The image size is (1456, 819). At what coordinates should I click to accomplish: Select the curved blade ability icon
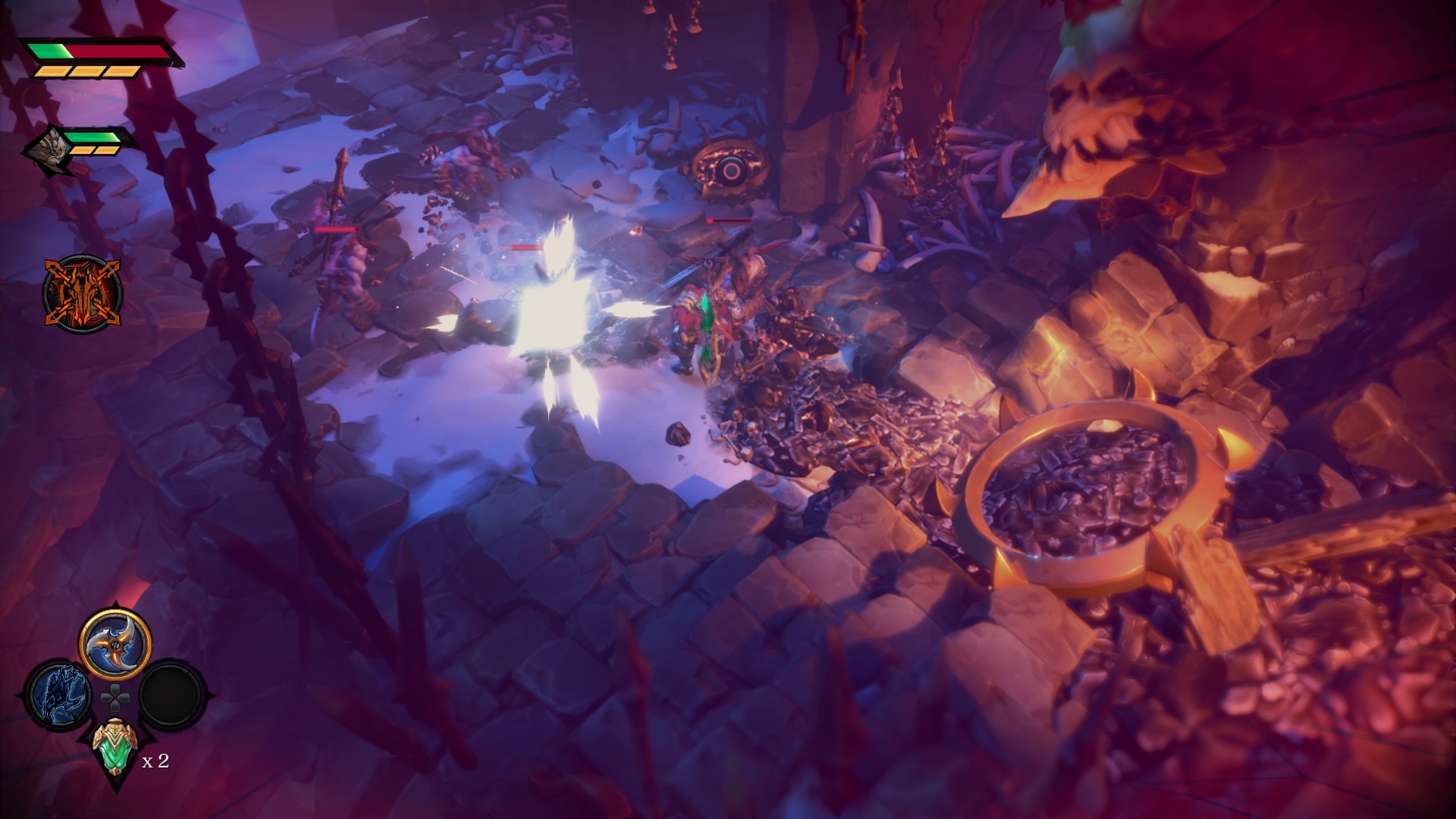[115, 644]
